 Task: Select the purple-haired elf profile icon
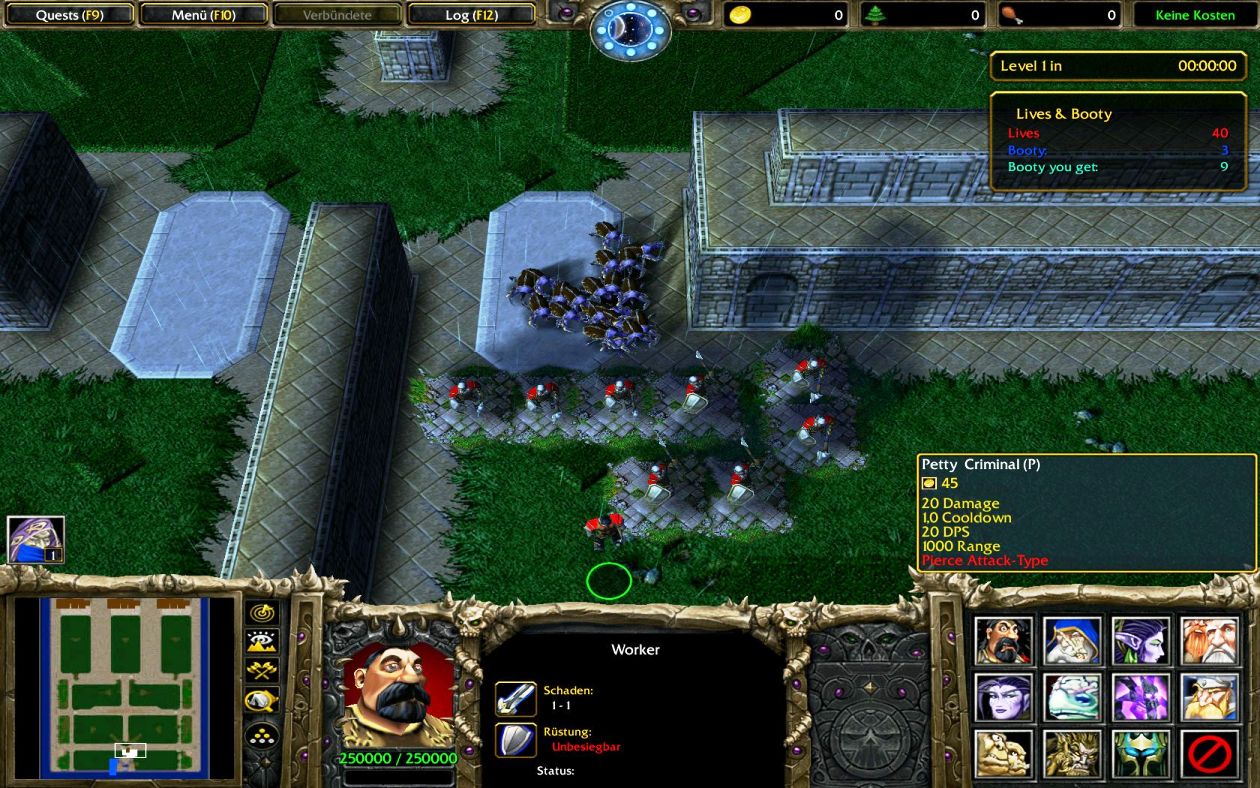1141,640
